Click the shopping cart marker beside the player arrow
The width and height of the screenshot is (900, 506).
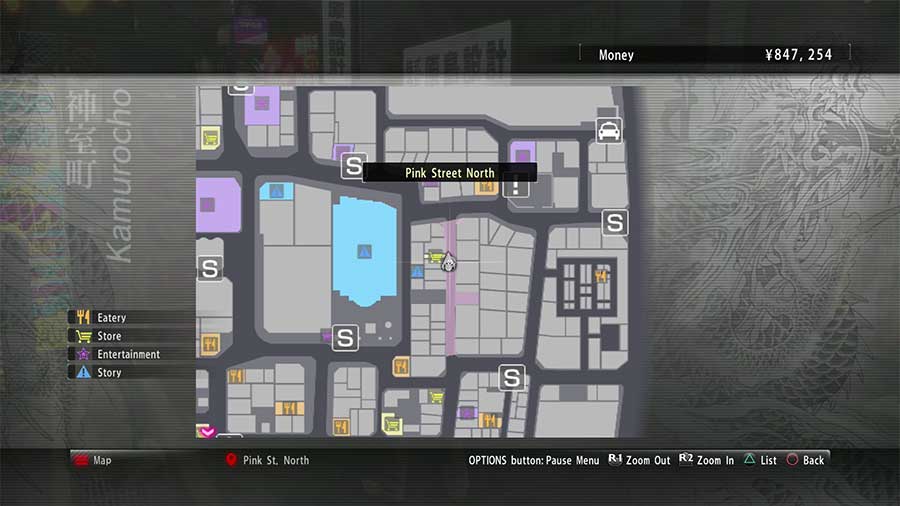(x=436, y=259)
